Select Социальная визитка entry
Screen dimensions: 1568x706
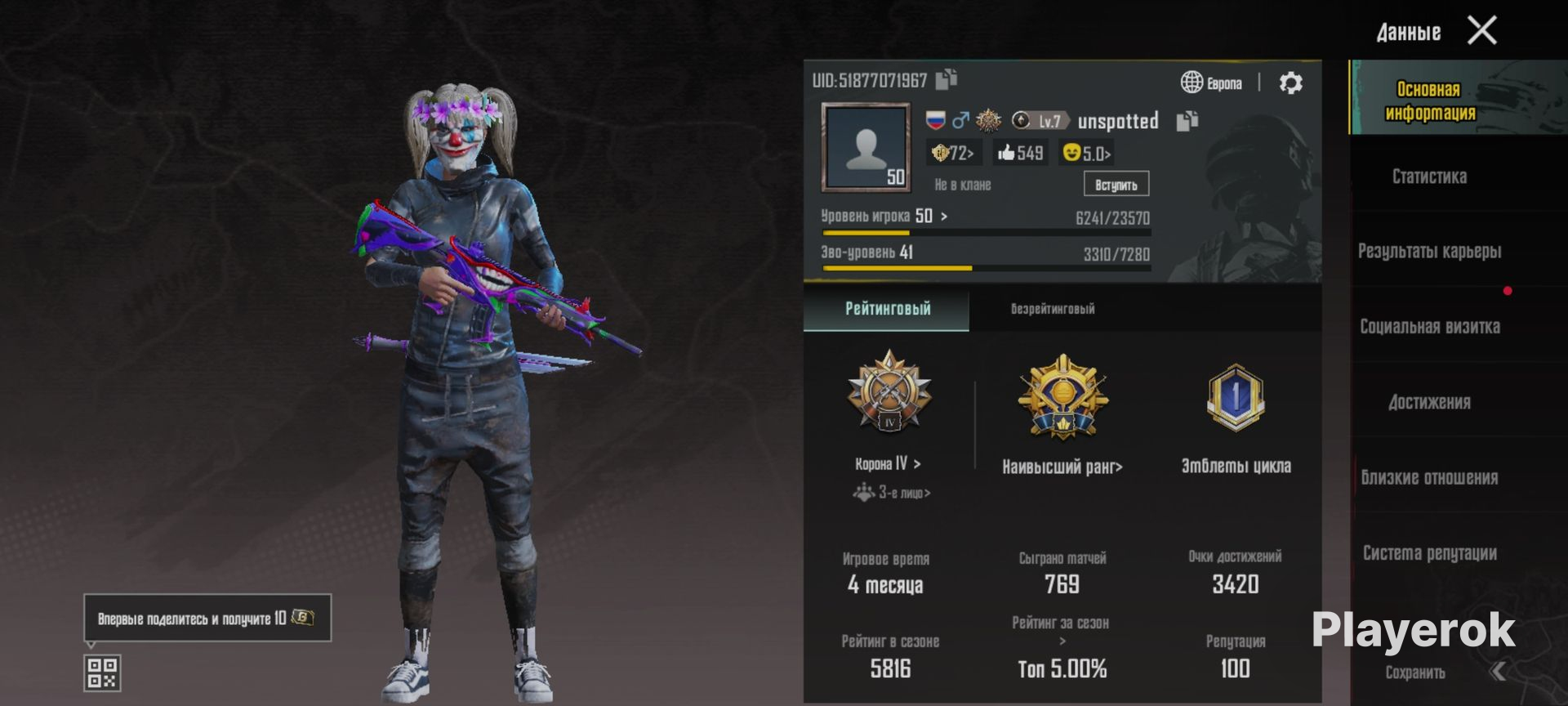[1429, 327]
